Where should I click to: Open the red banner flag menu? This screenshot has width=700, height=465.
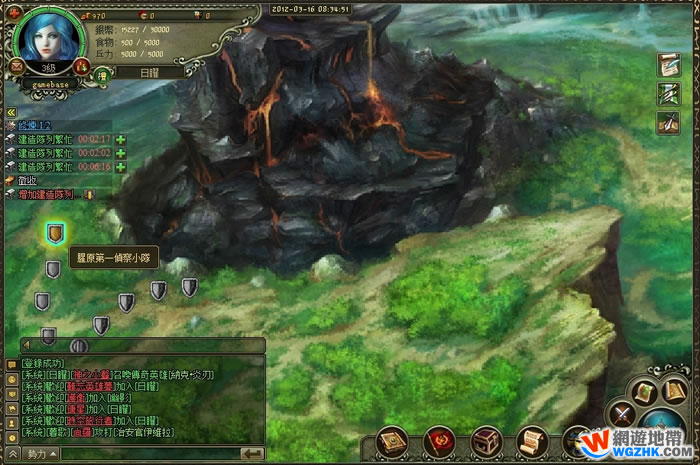click(438, 440)
